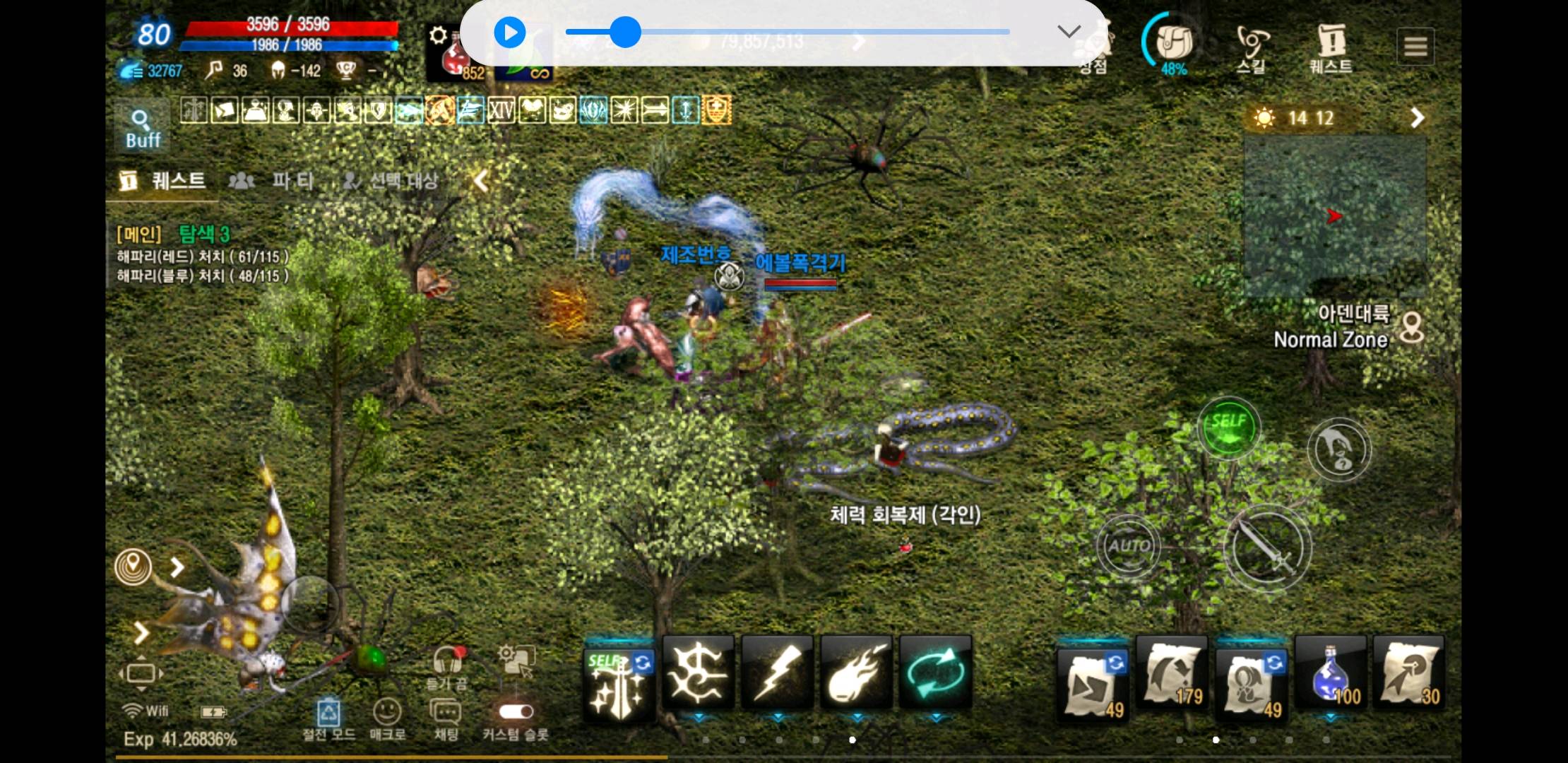Play the video overlay
Image resolution: width=1568 pixels, height=763 pixels.
coord(509,32)
